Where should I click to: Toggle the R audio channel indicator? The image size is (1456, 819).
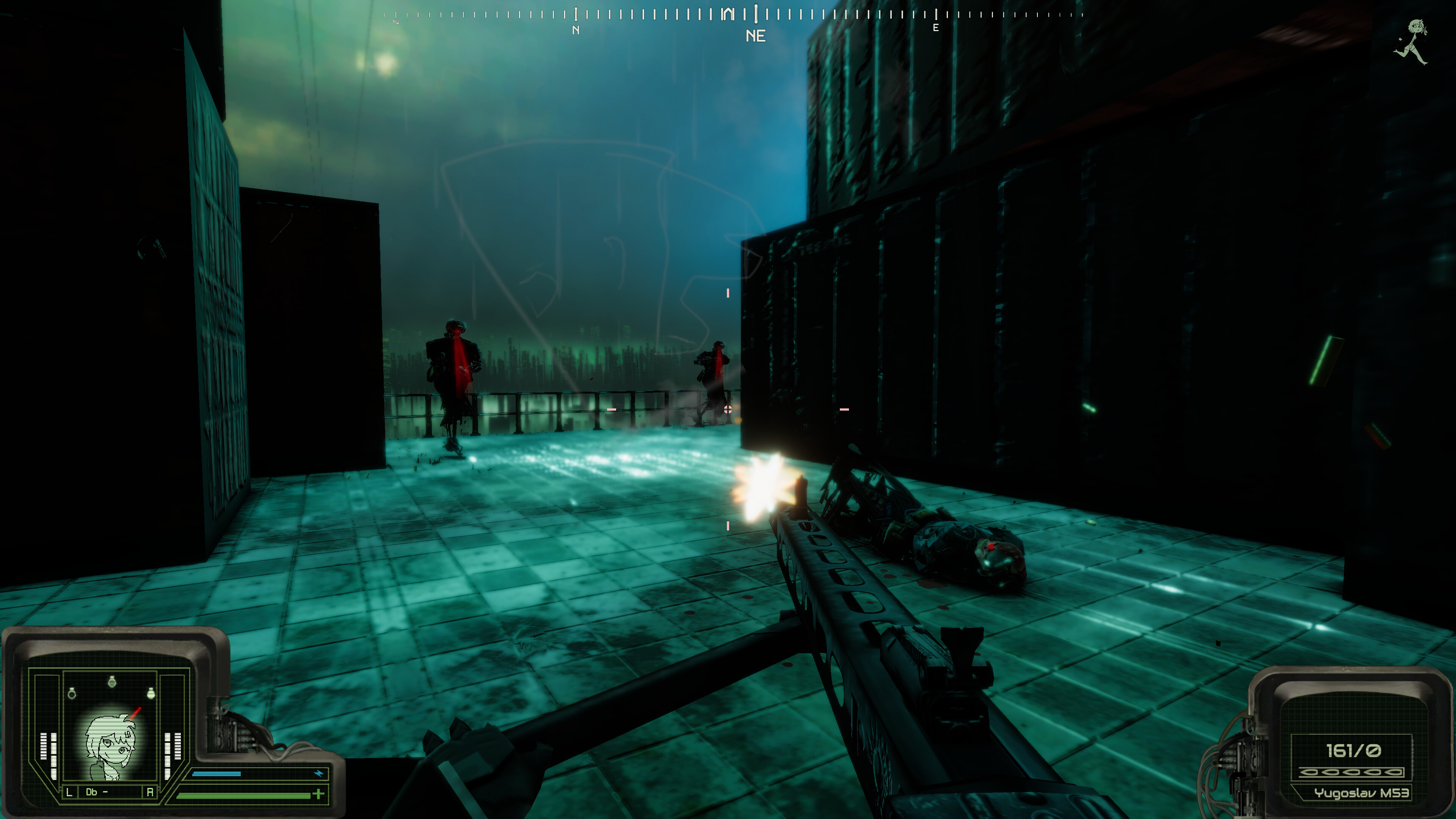point(150,792)
